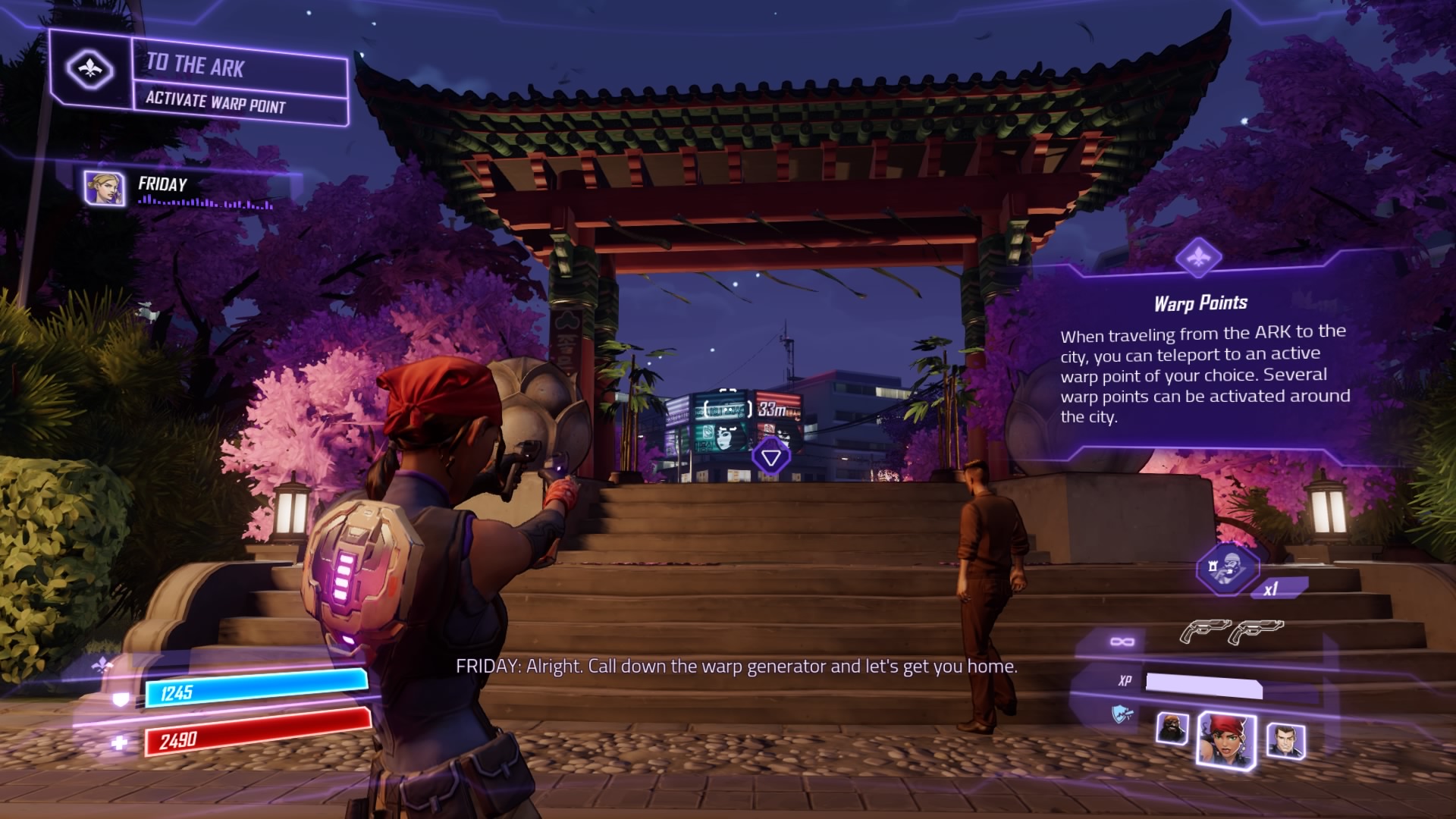The height and width of the screenshot is (819, 1456).
Task: Activate the Mayhem ability icon
Action: (x=1227, y=568)
